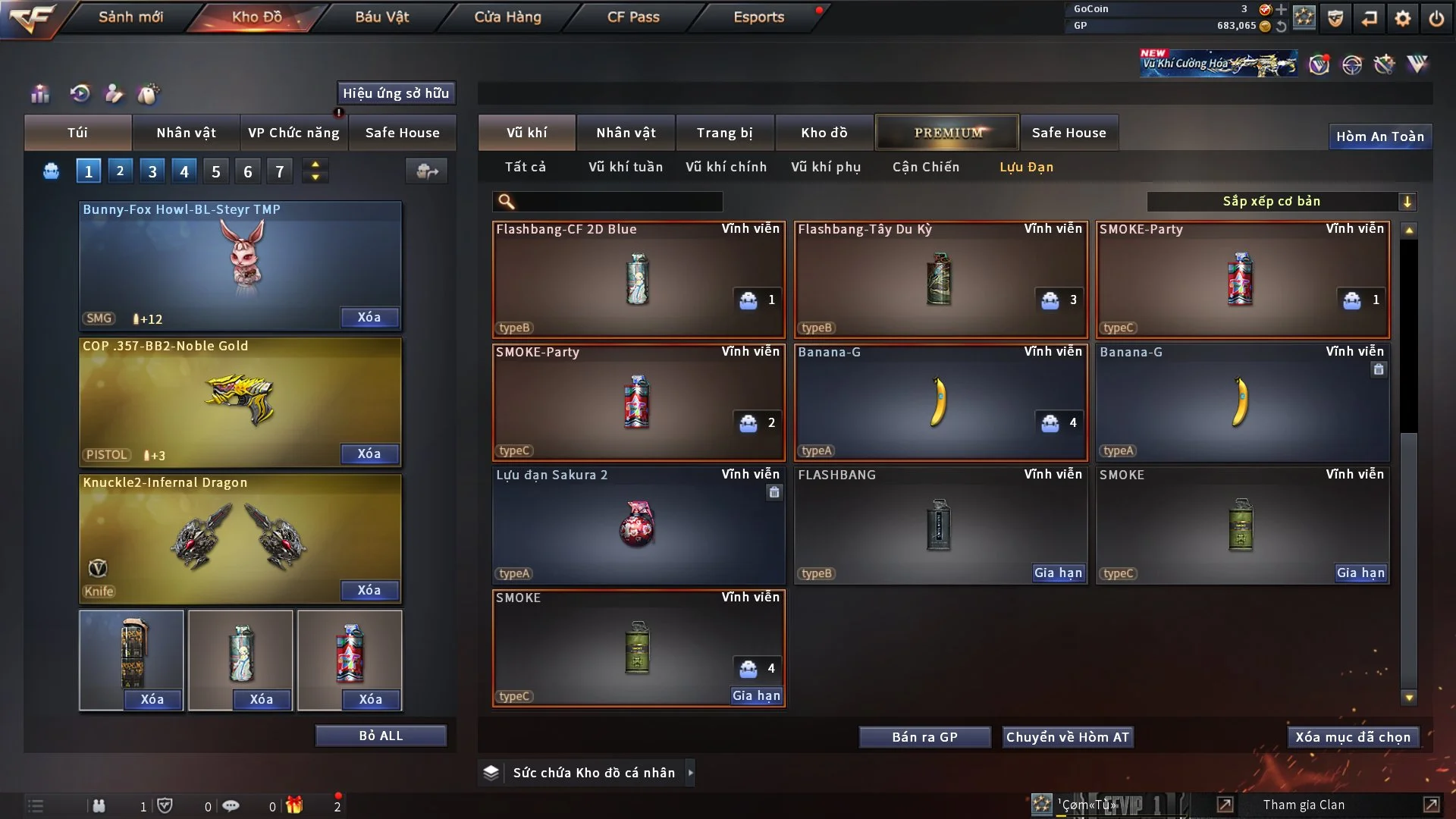The image size is (1456, 819).
Task: Show the Cận Chiến melee category
Action: (925, 167)
